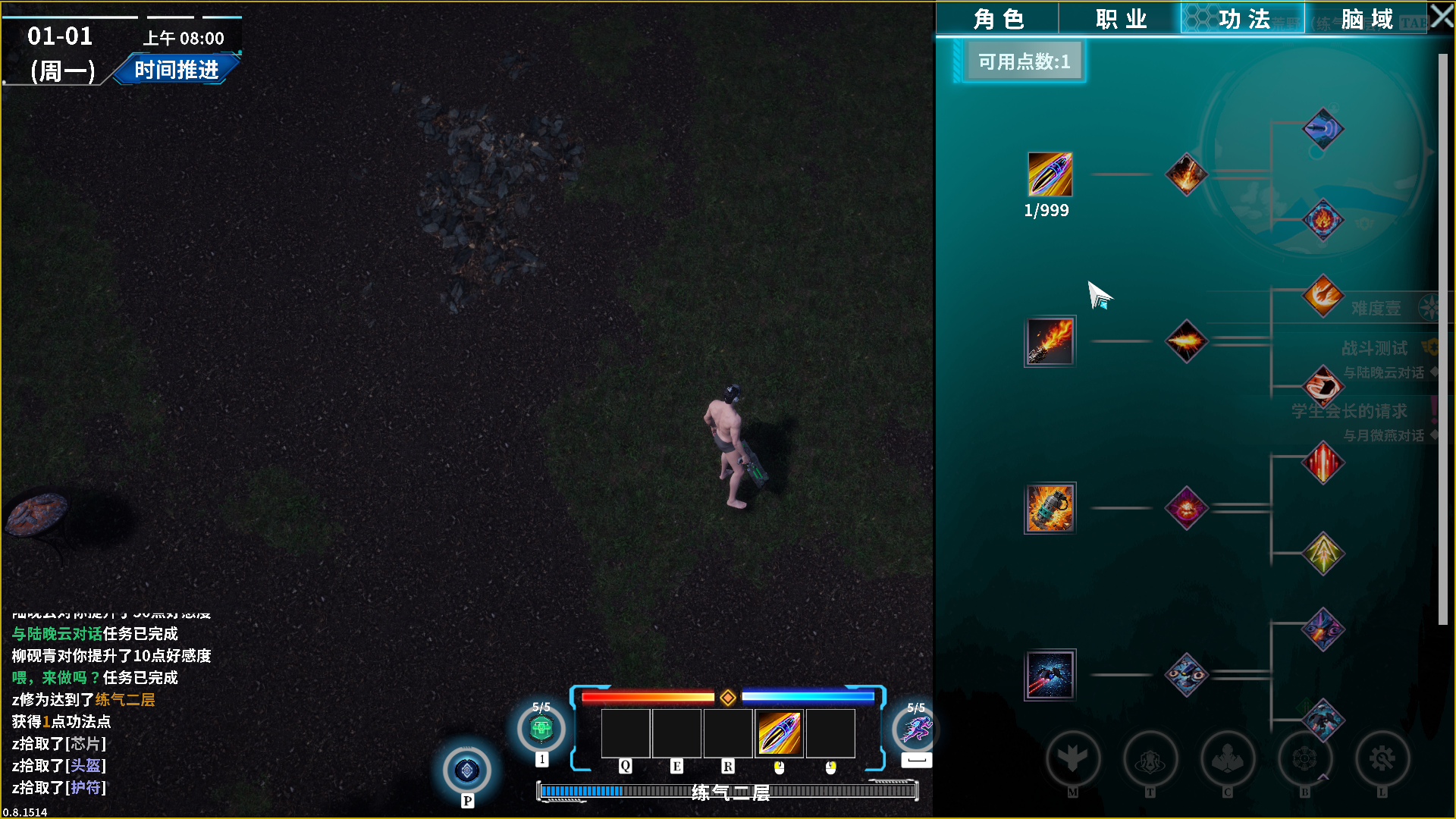Open the 职业 profession tab
Viewport: 1456px width, 819px height.
tap(1120, 19)
